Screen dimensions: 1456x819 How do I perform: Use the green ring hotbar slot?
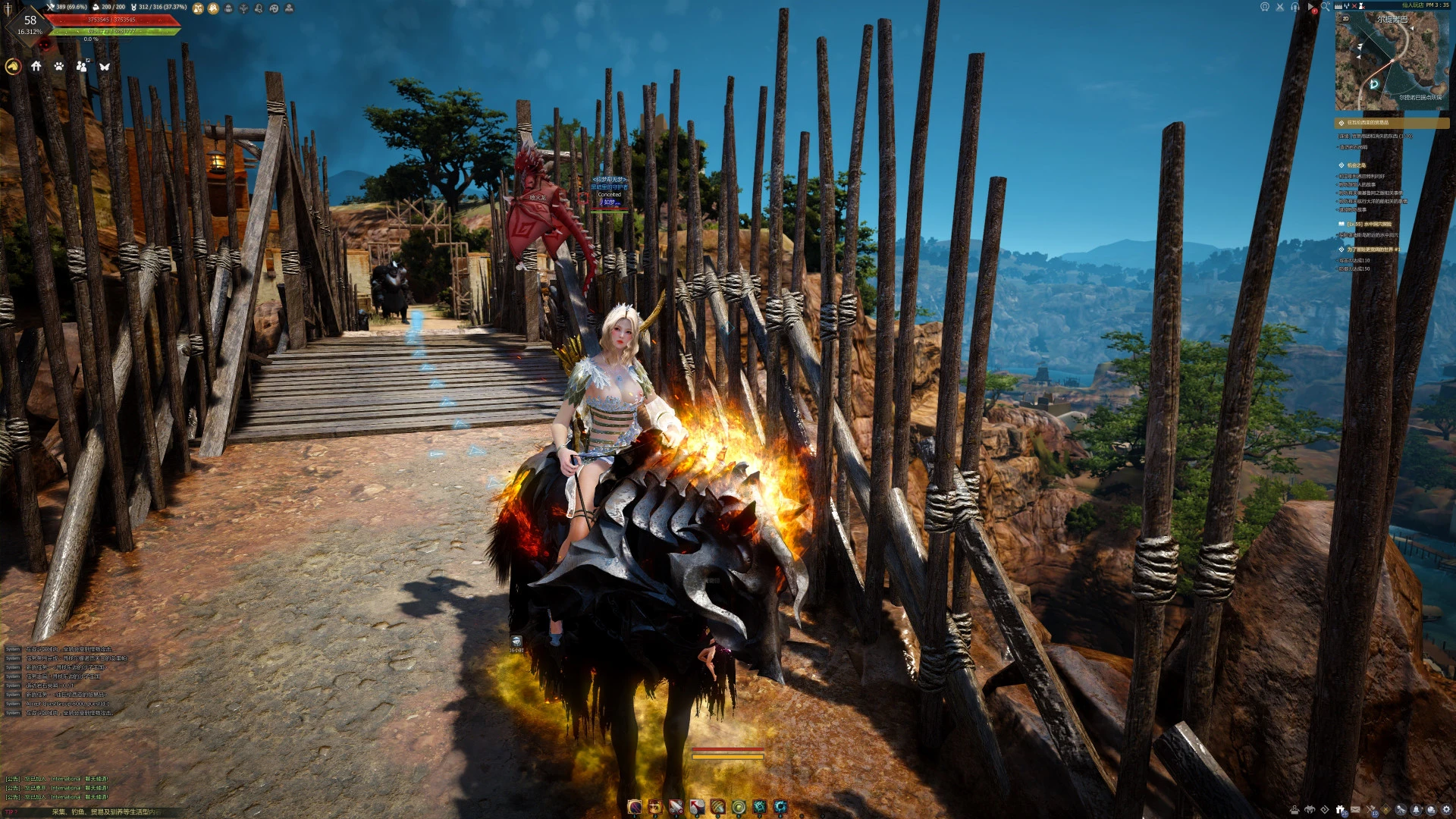[x=739, y=807]
